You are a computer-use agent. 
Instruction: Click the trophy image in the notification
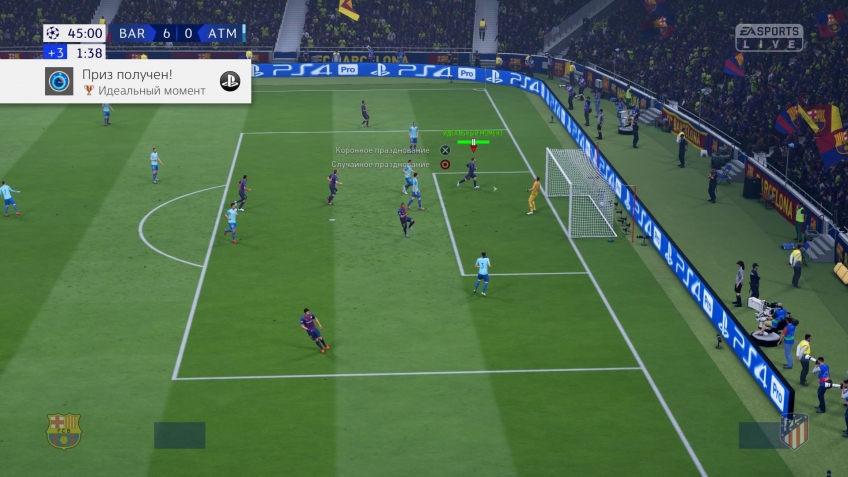(x=59, y=82)
